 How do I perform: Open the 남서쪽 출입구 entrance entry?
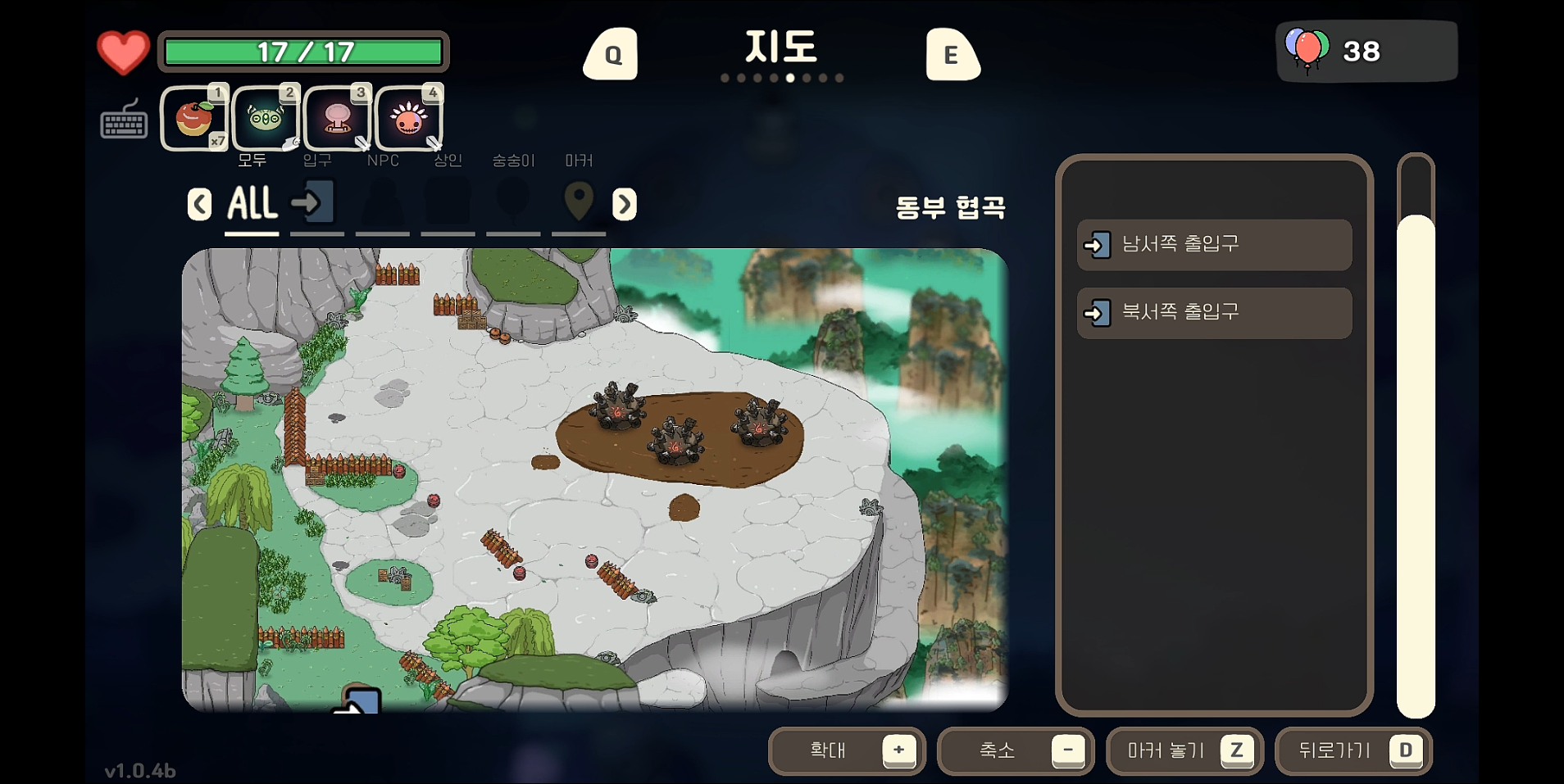(x=1213, y=244)
